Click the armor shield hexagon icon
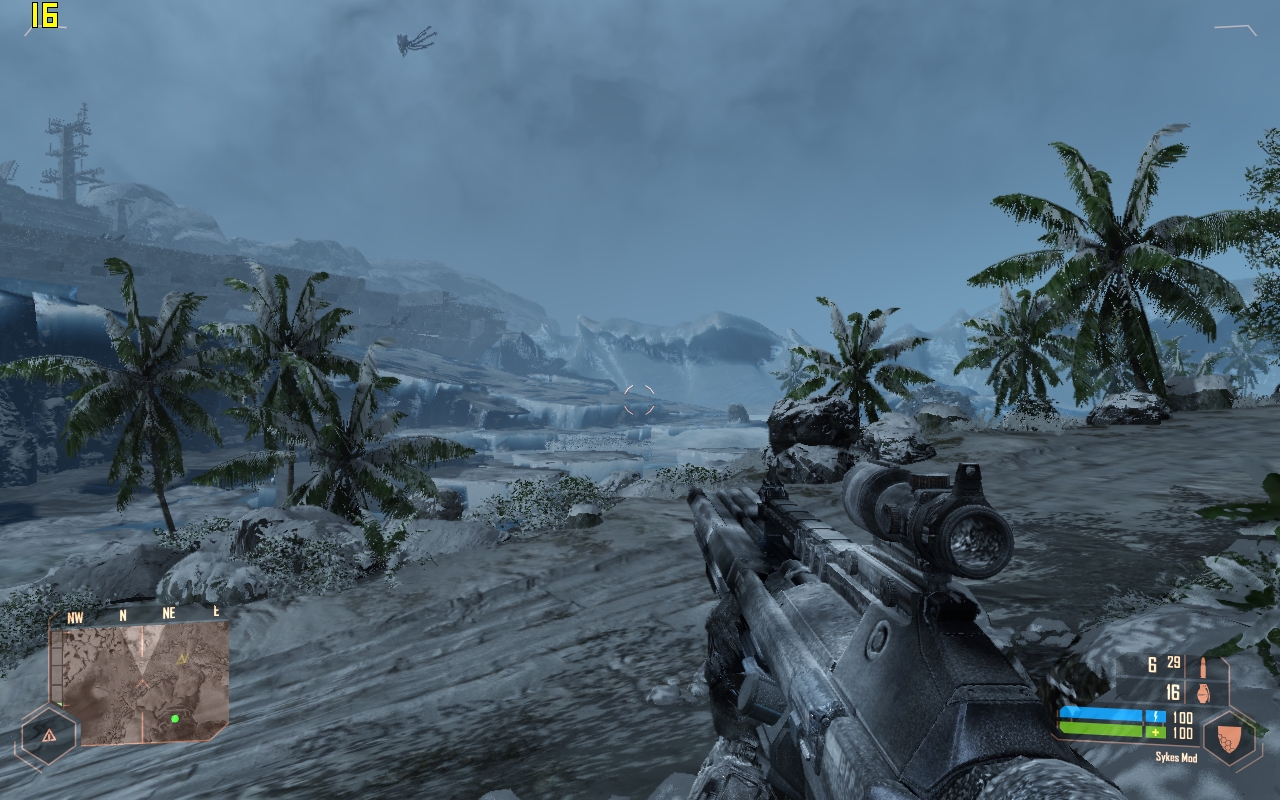This screenshot has height=800, width=1280. point(1228,738)
